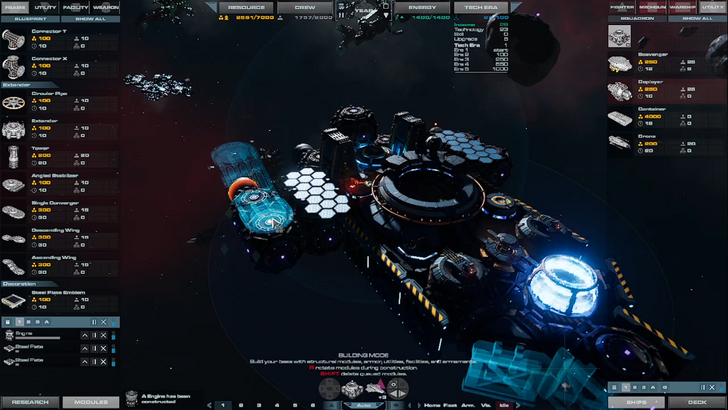
Task: Open the Warship tab
Action: (x=683, y=7)
